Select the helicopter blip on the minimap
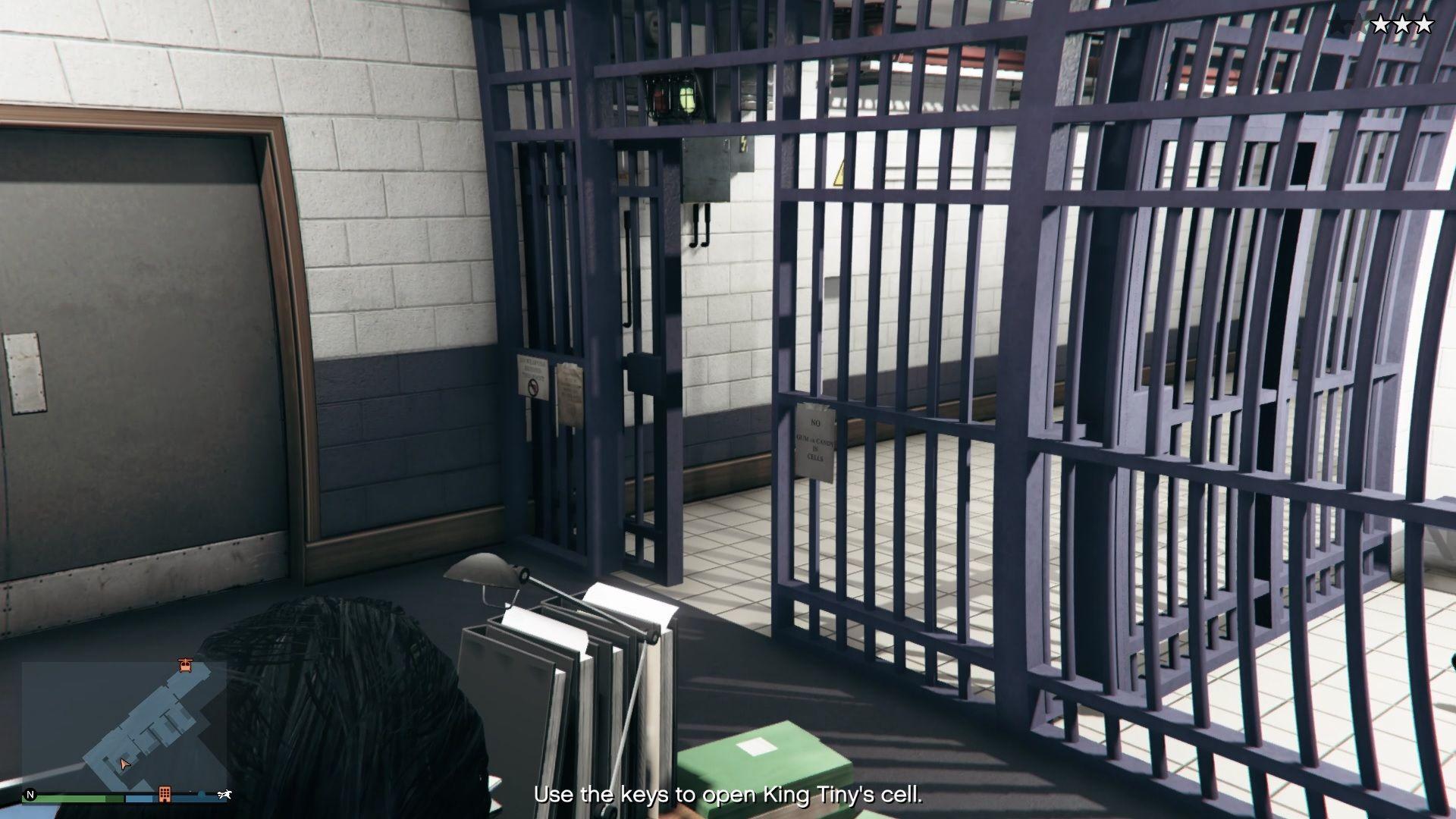1456x819 pixels. [185, 666]
